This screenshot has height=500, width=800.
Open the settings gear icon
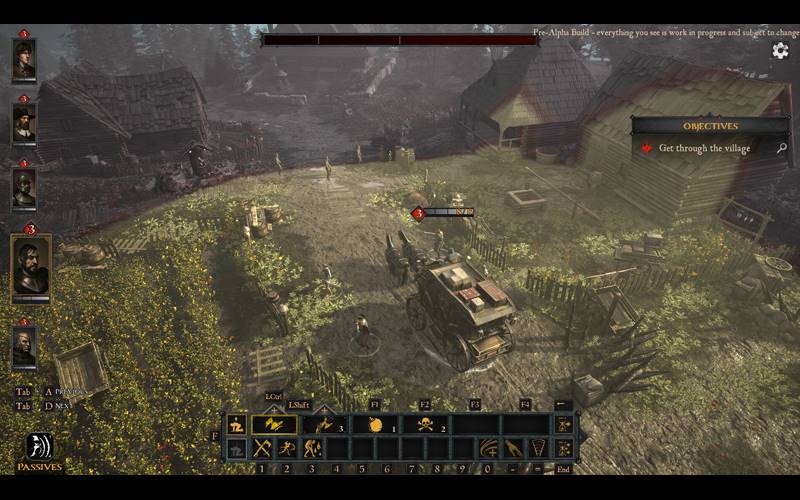click(780, 51)
